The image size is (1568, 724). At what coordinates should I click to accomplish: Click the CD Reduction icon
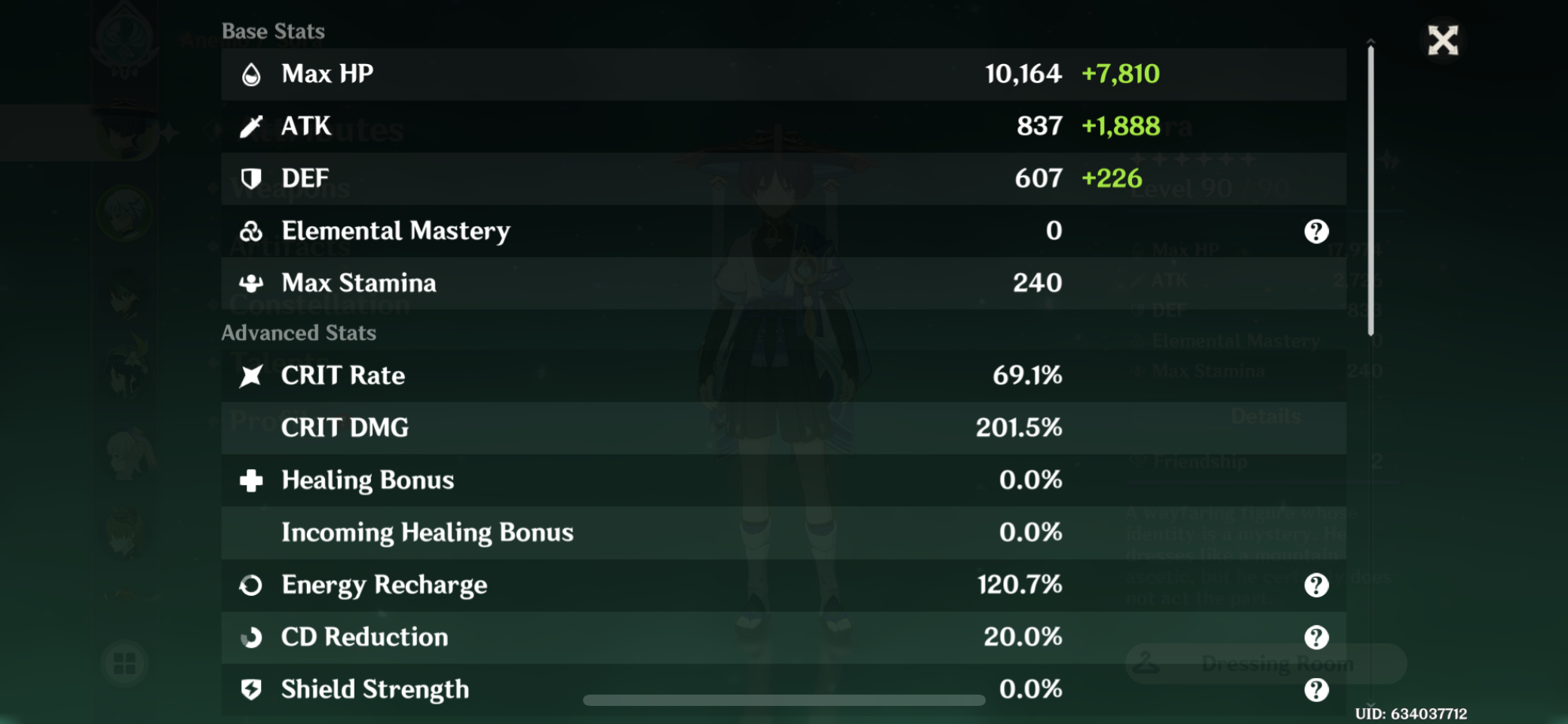[252, 637]
